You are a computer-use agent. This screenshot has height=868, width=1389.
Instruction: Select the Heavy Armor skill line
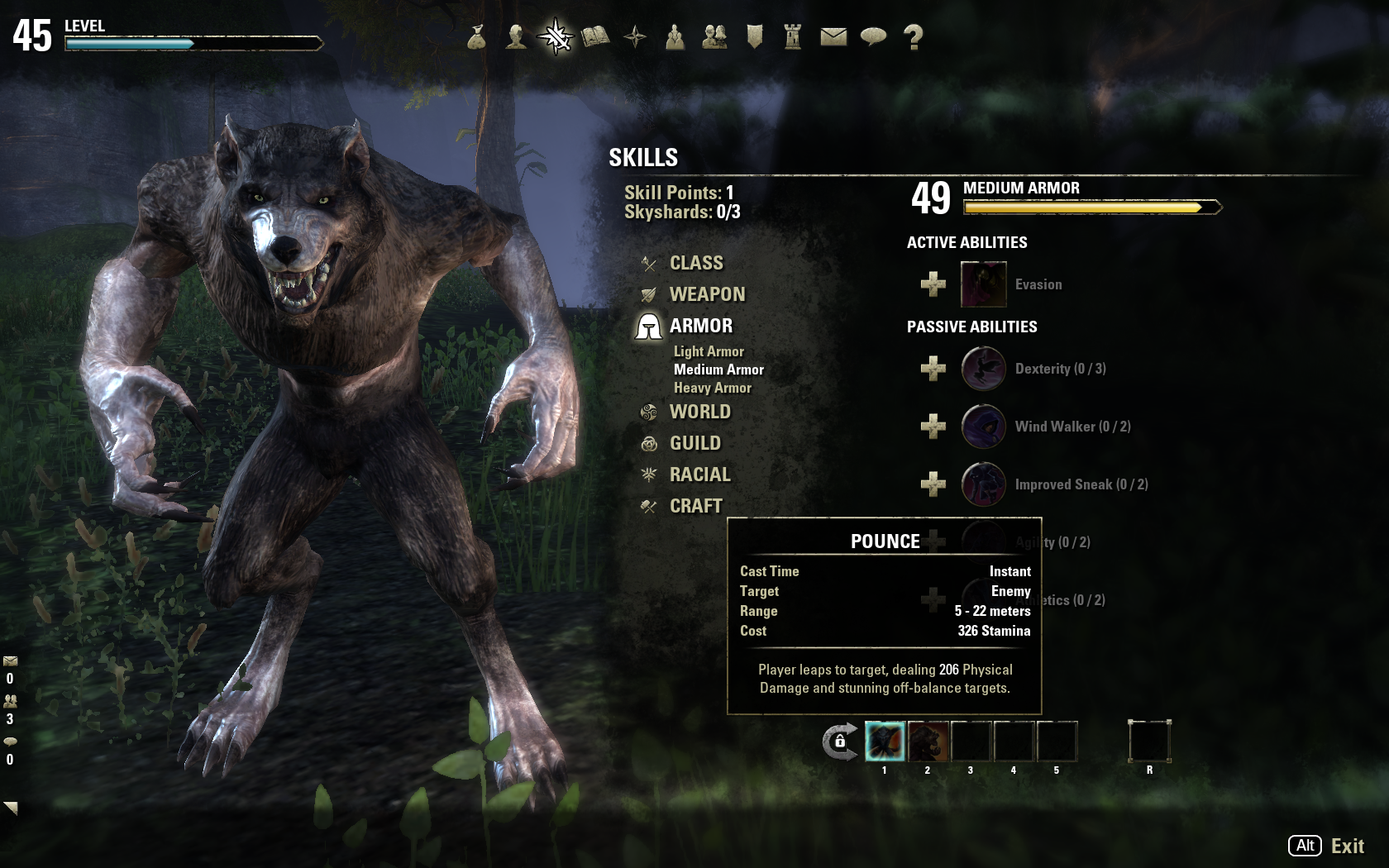712,389
